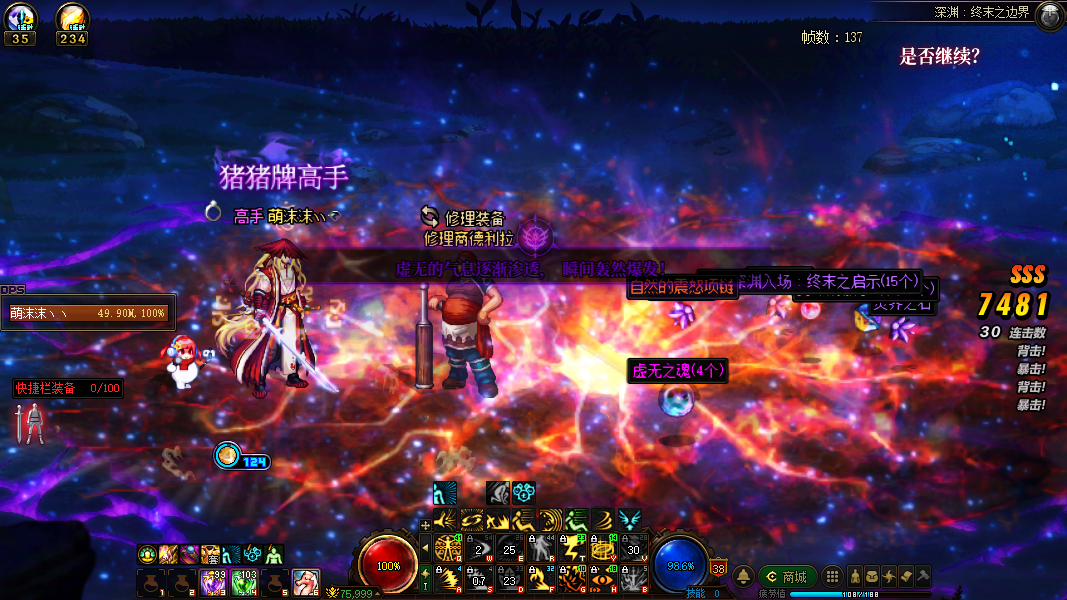Image resolution: width=1067 pixels, height=600 pixels.
Task: Activate the lightning bolt skill on T
Action: (x=573, y=547)
